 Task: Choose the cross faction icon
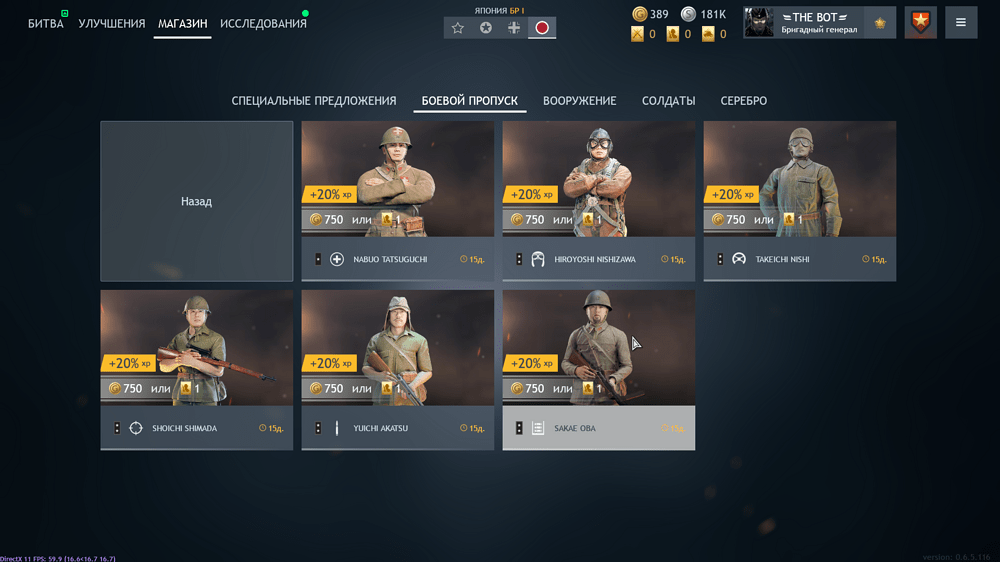tap(514, 28)
